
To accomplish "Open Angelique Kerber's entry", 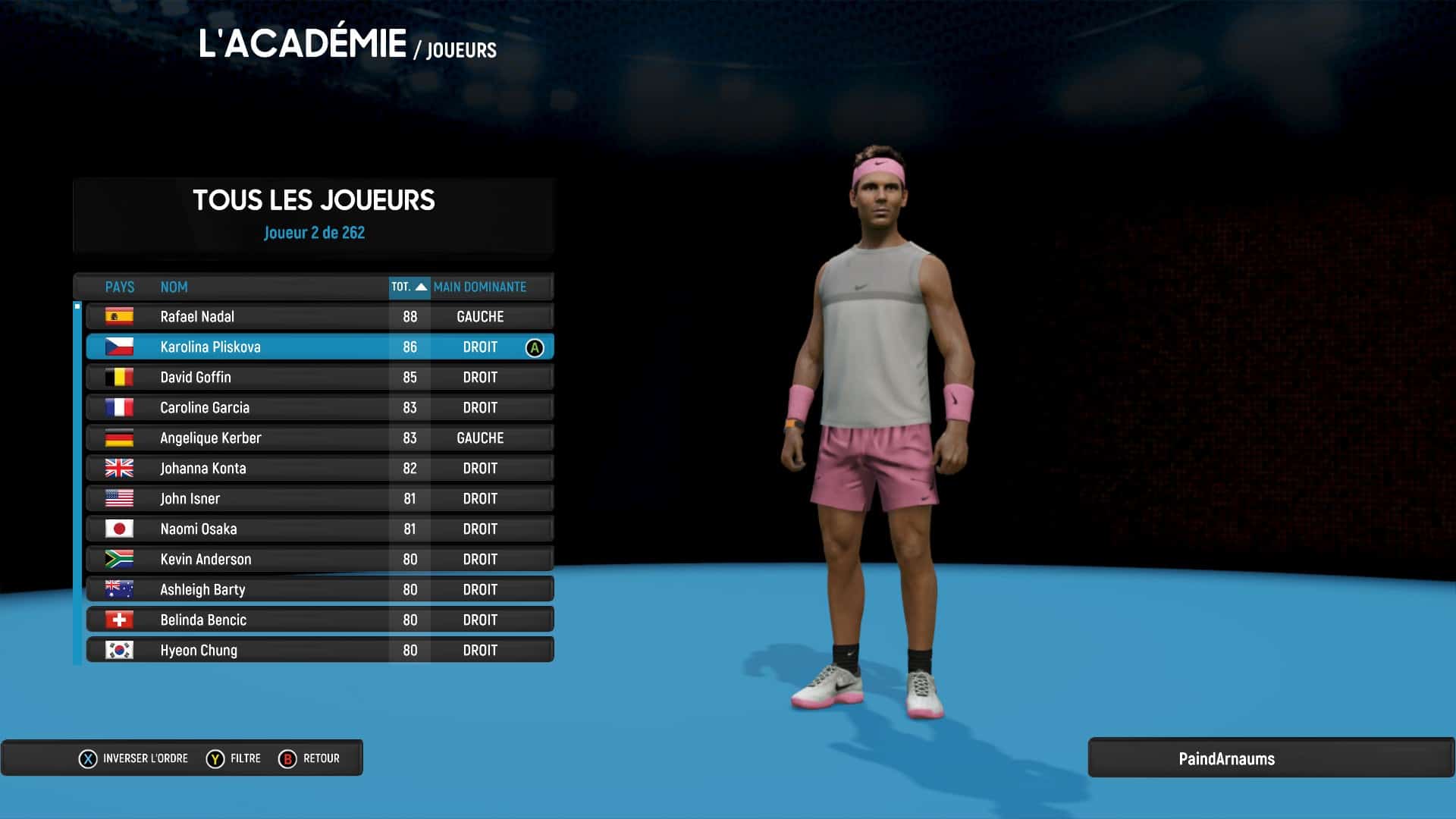I will 319,438.
